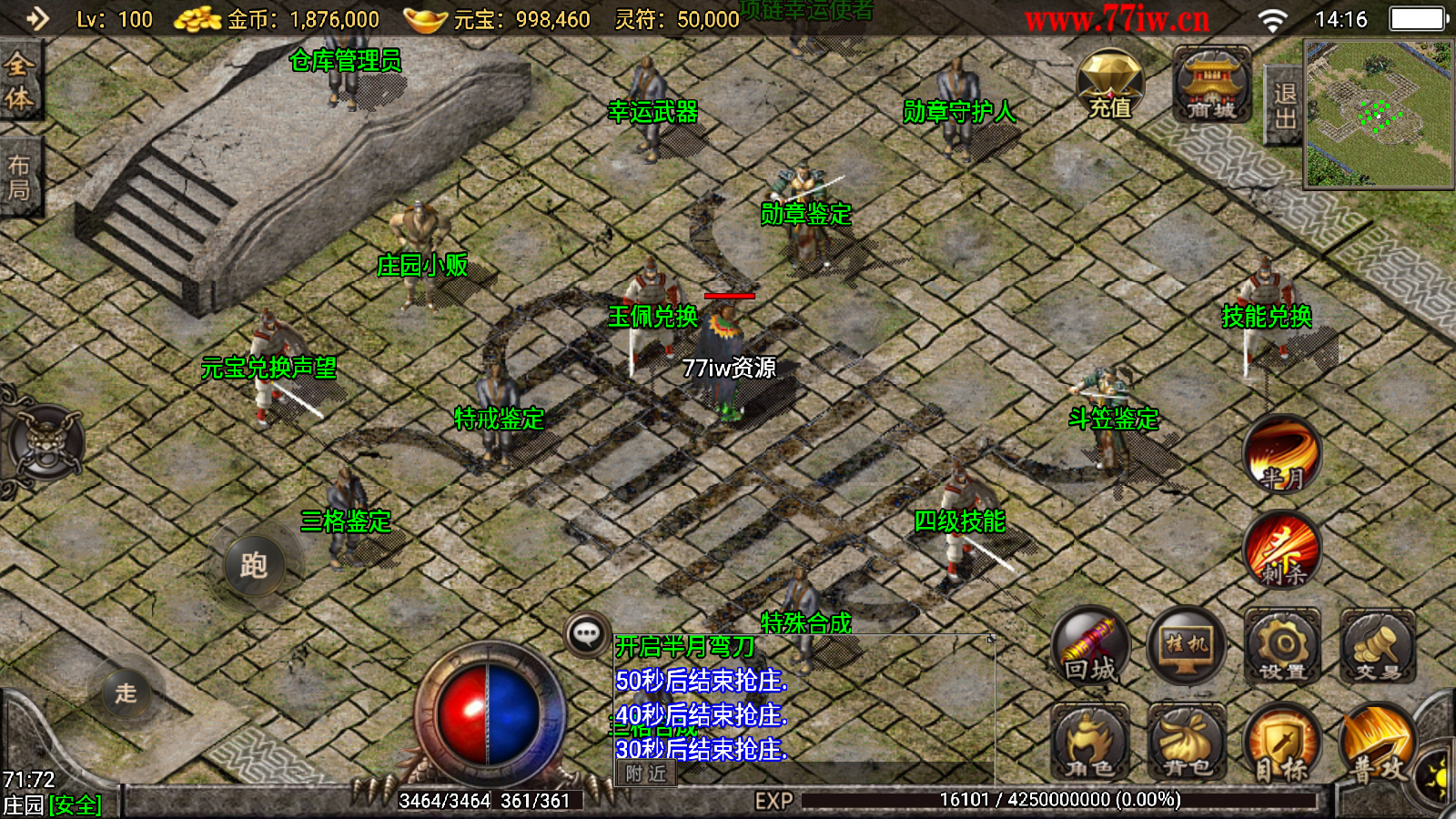Switch movement to 跑 run mode
The image size is (1456, 819).
(x=254, y=565)
